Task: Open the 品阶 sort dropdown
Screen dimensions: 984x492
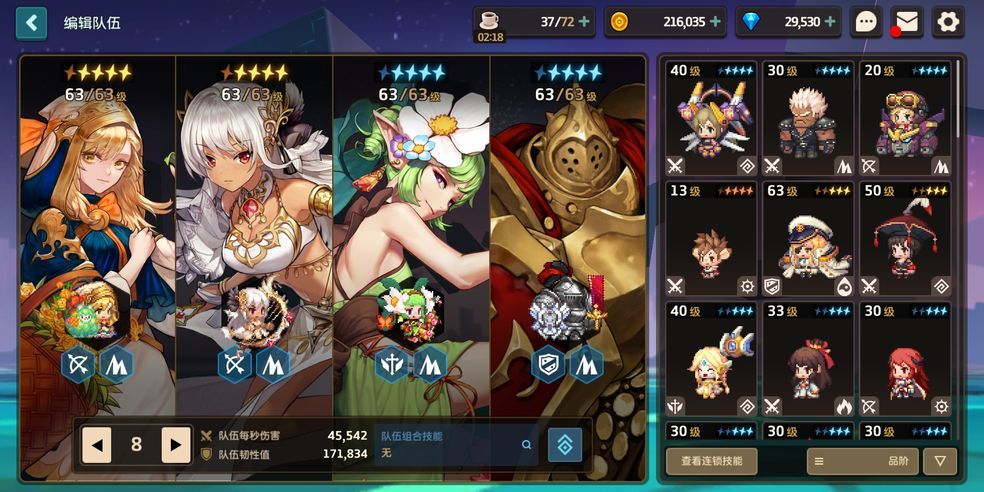Action: (861, 461)
